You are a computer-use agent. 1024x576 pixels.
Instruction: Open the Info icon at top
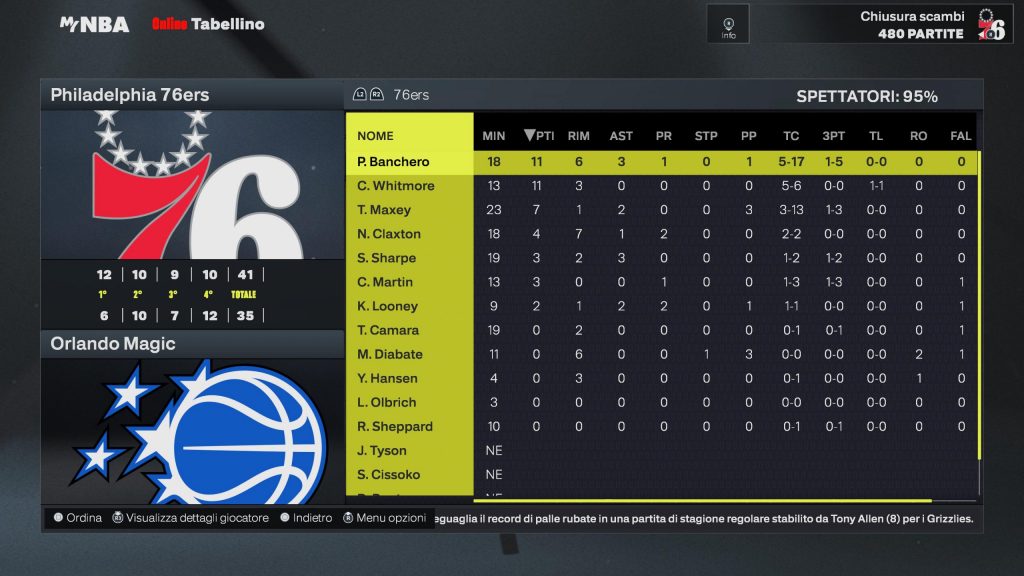pyautogui.click(x=728, y=25)
